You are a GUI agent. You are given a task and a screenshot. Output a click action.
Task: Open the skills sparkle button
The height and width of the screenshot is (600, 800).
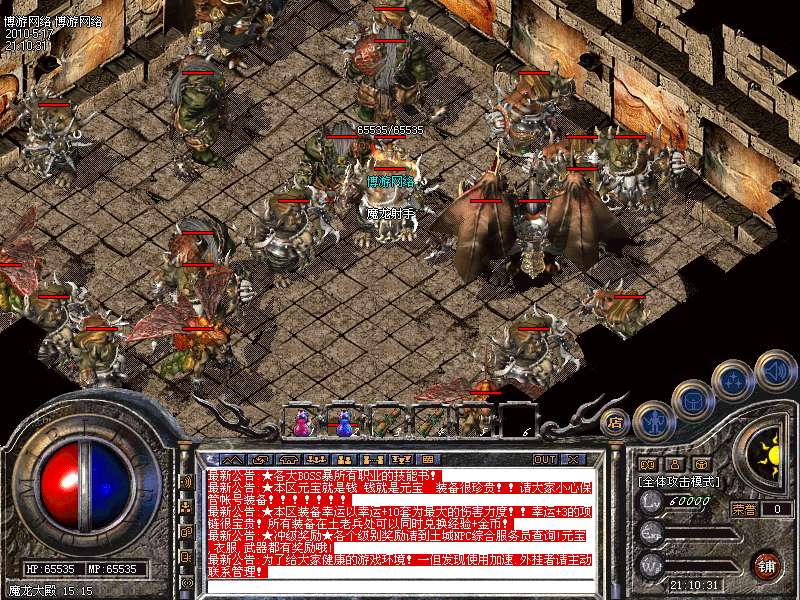click(x=733, y=381)
